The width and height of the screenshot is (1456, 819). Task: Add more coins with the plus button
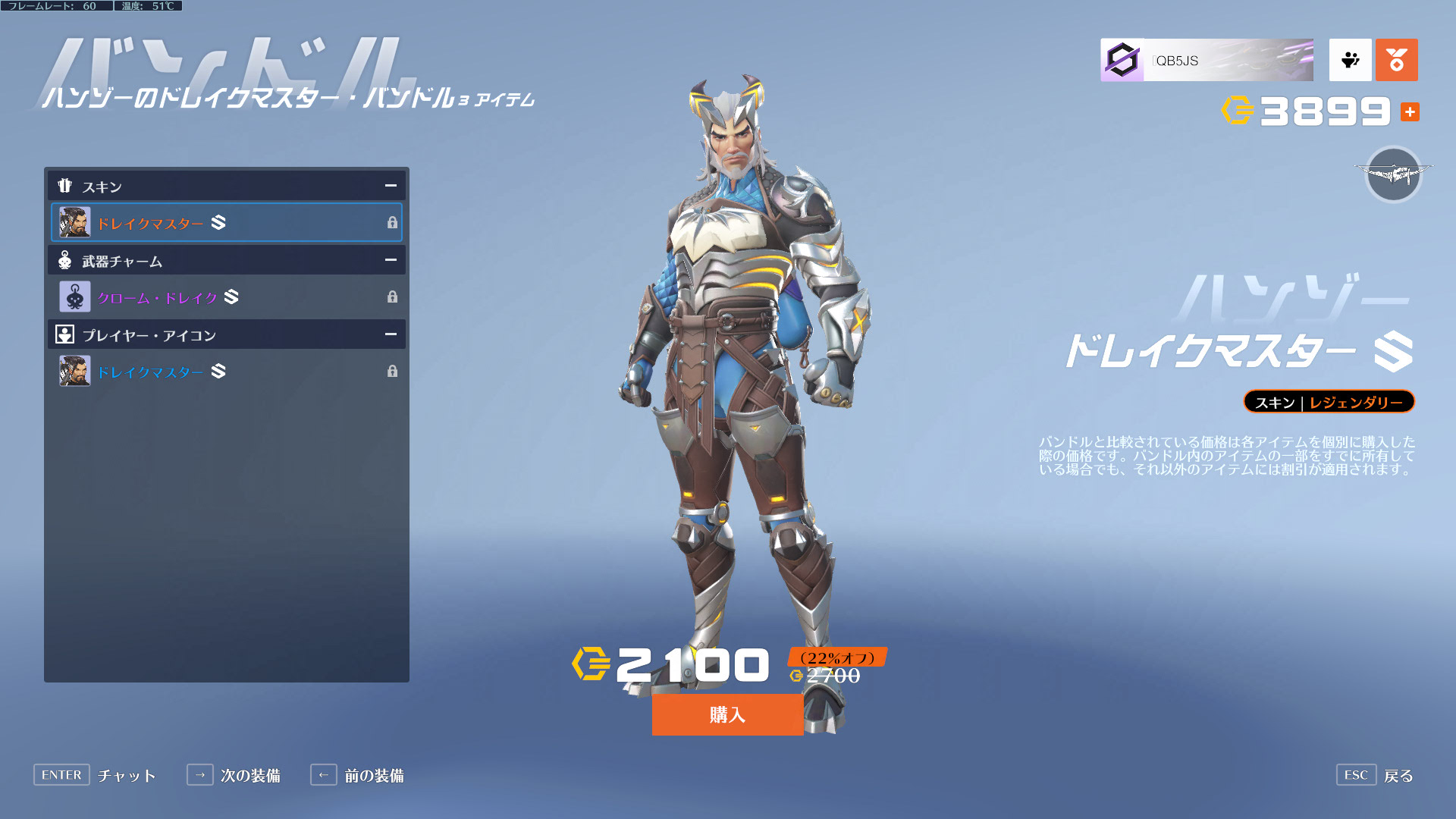[1410, 112]
